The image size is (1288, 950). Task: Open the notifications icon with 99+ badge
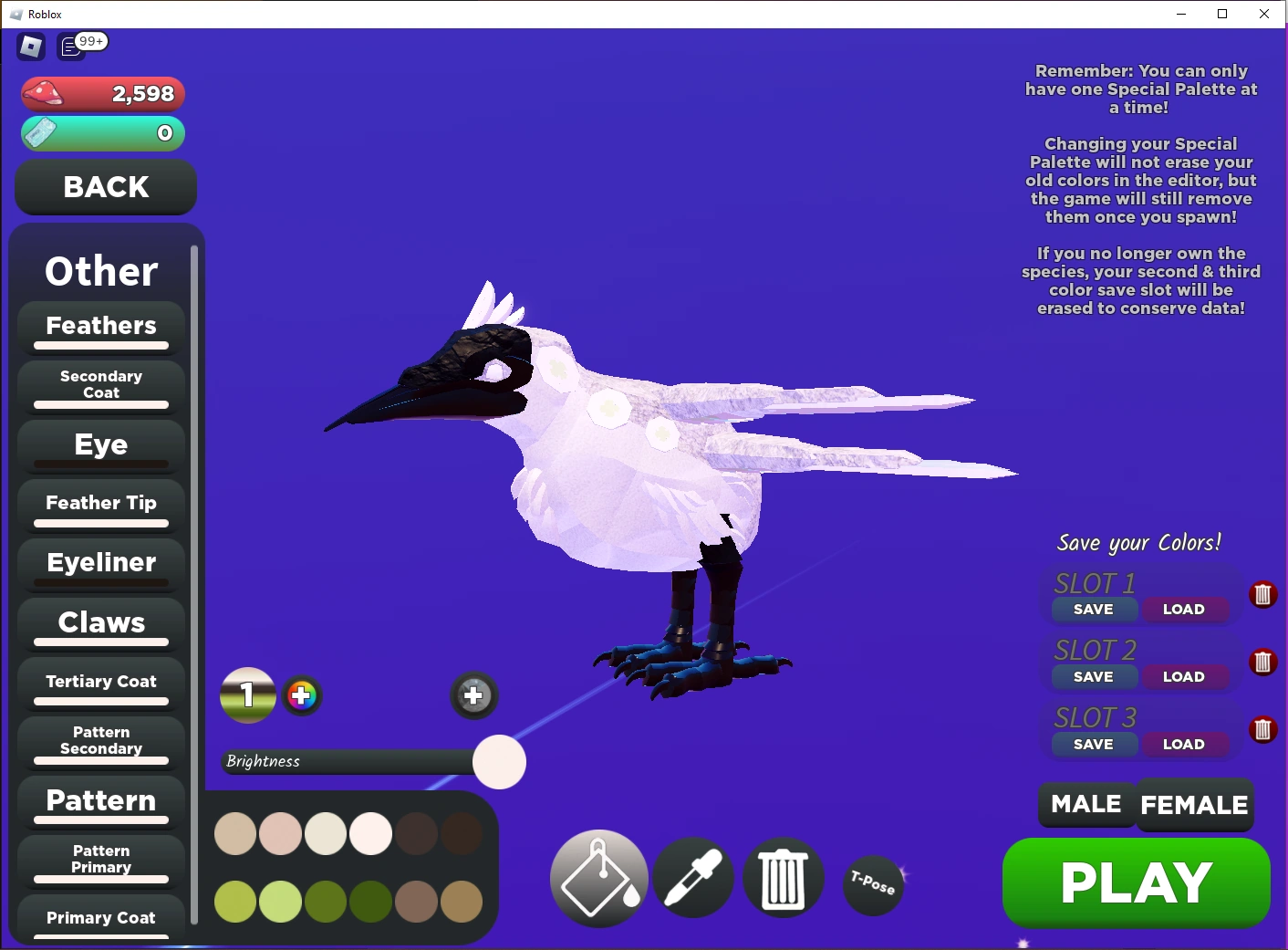point(71,47)
